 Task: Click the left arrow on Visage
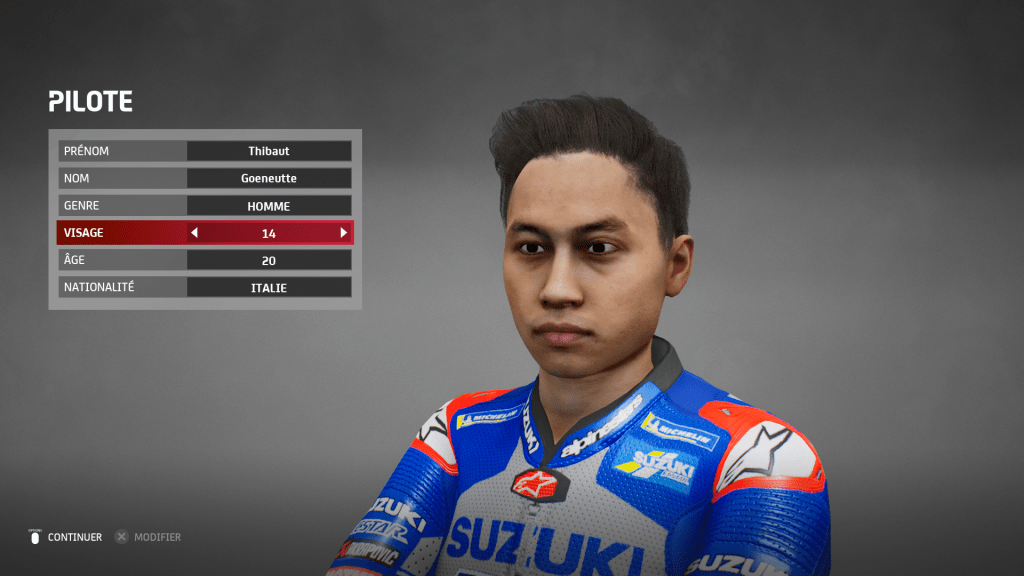click(195, 233)
